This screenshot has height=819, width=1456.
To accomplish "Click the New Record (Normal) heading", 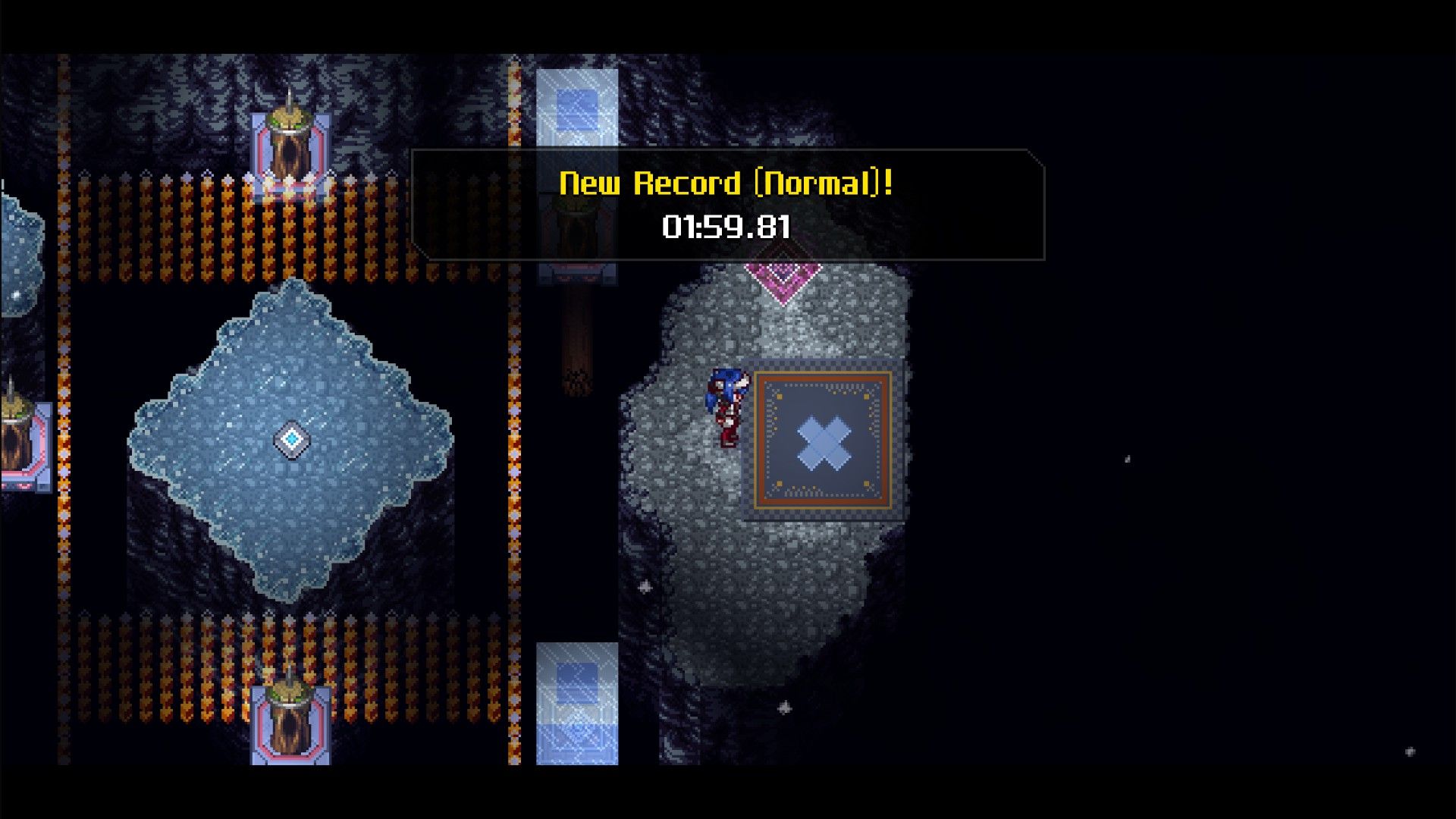I will pos(726,182).
